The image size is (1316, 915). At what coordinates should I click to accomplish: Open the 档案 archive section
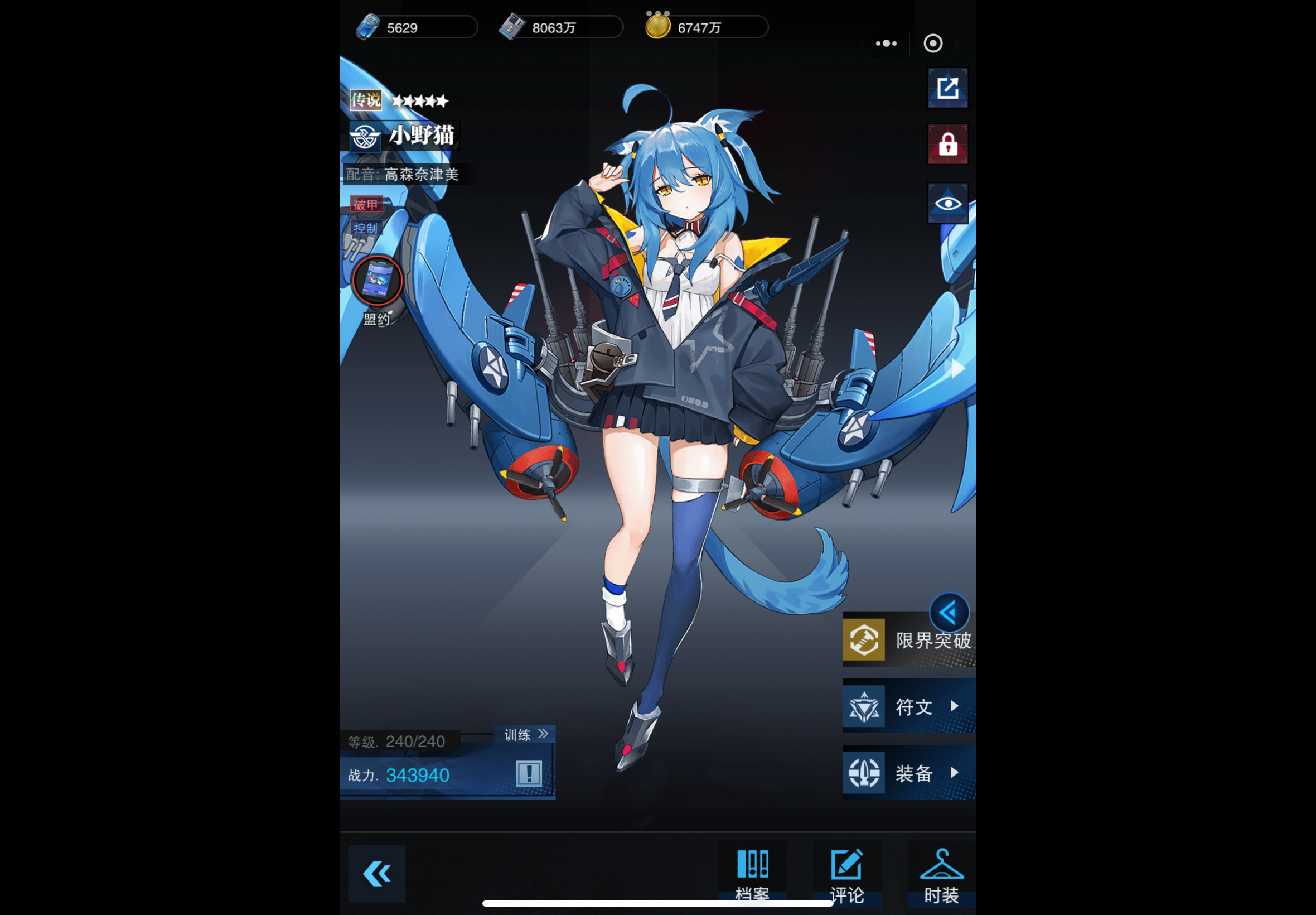(753, 871)
